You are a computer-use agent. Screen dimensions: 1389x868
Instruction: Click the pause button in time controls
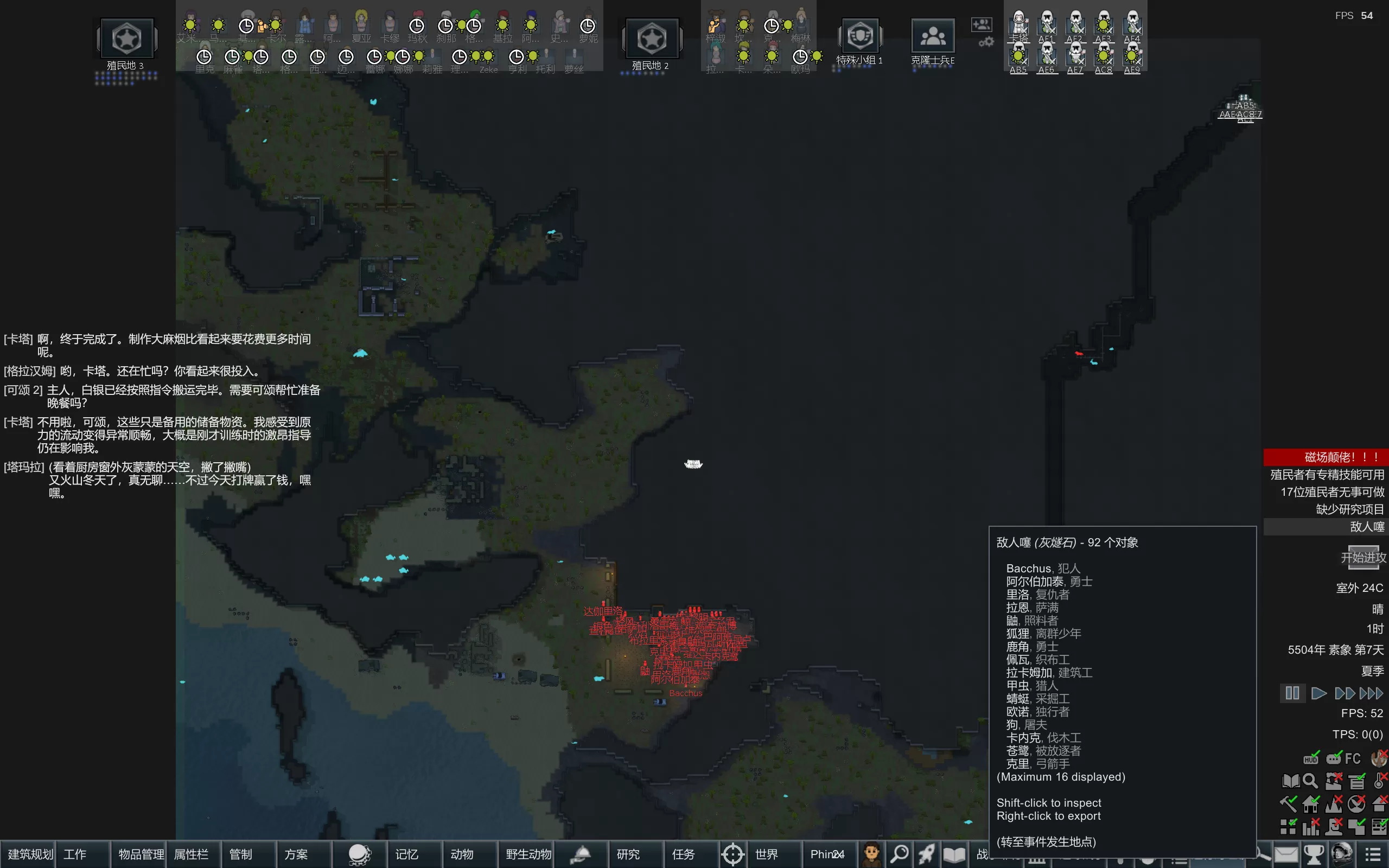(x=1292, y=693)
